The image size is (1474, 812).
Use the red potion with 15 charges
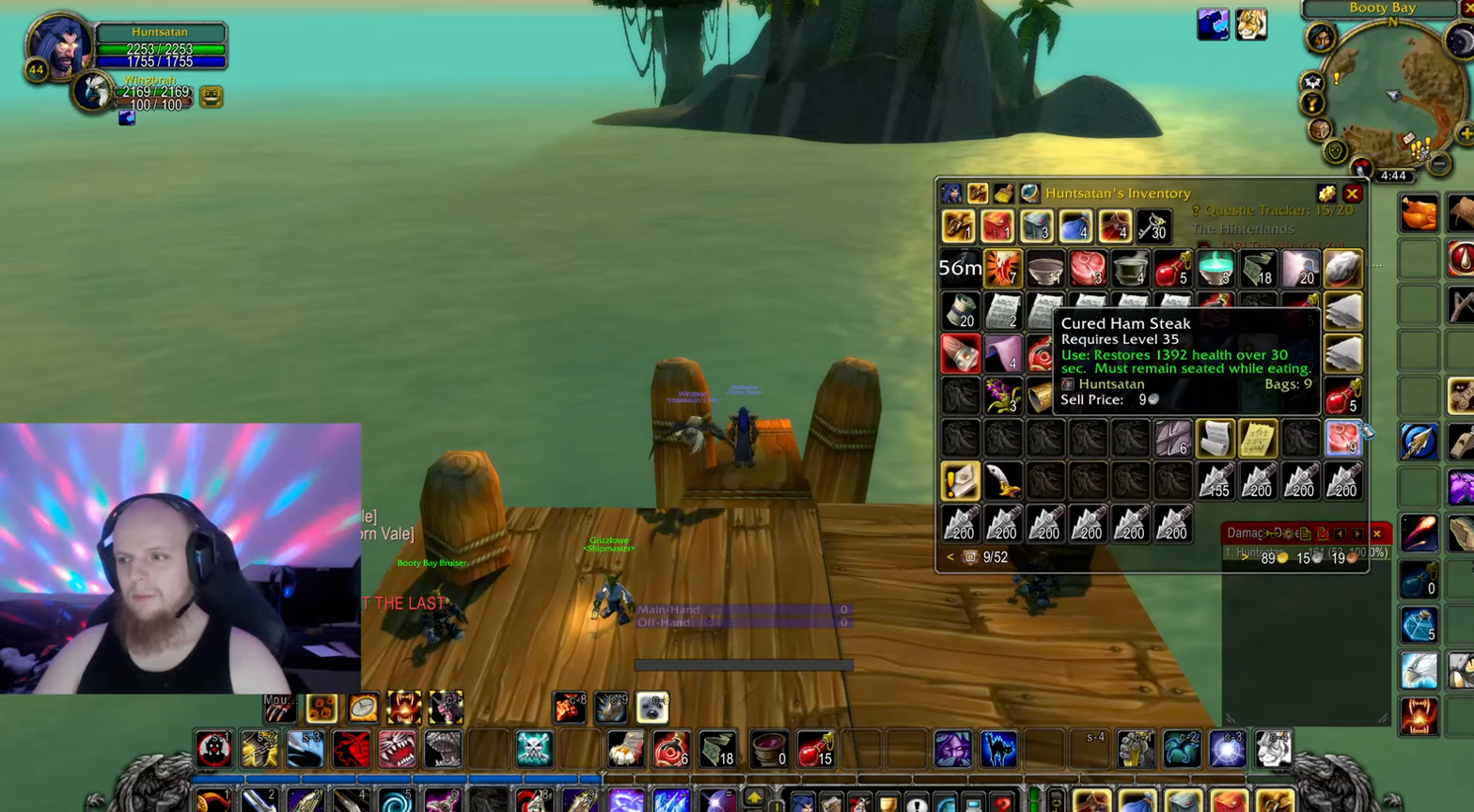tap(815, 749)
